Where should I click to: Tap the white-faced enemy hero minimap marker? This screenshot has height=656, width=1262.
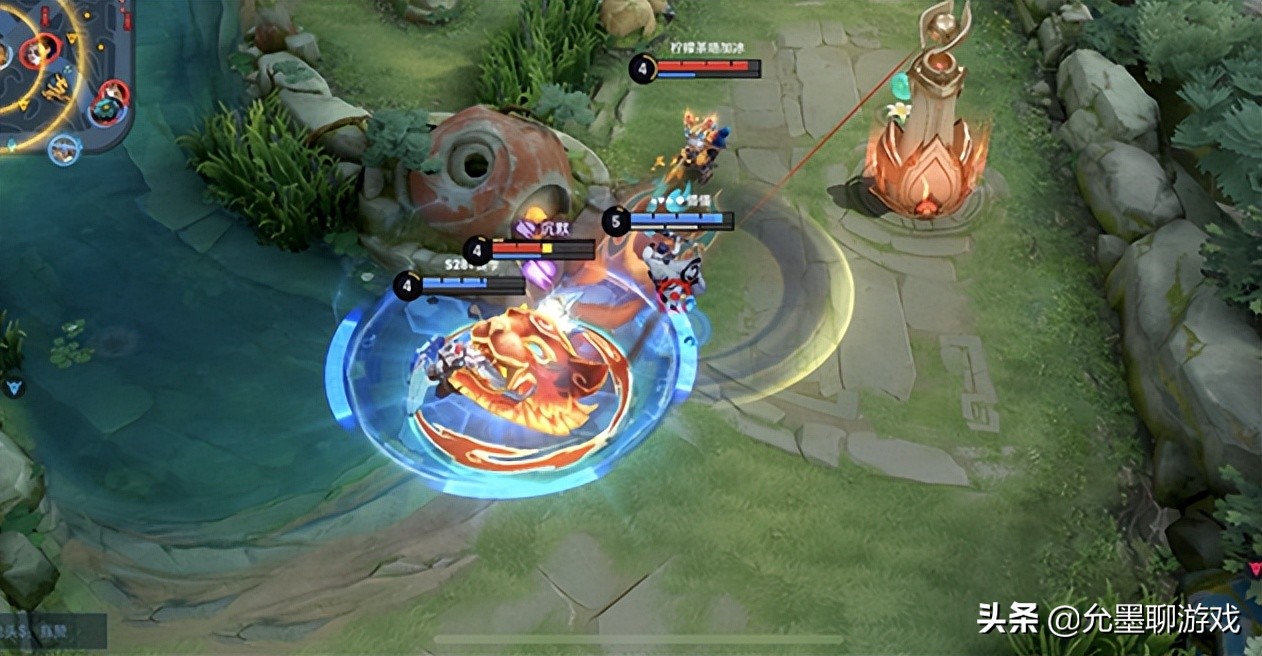tap(41, 50)
